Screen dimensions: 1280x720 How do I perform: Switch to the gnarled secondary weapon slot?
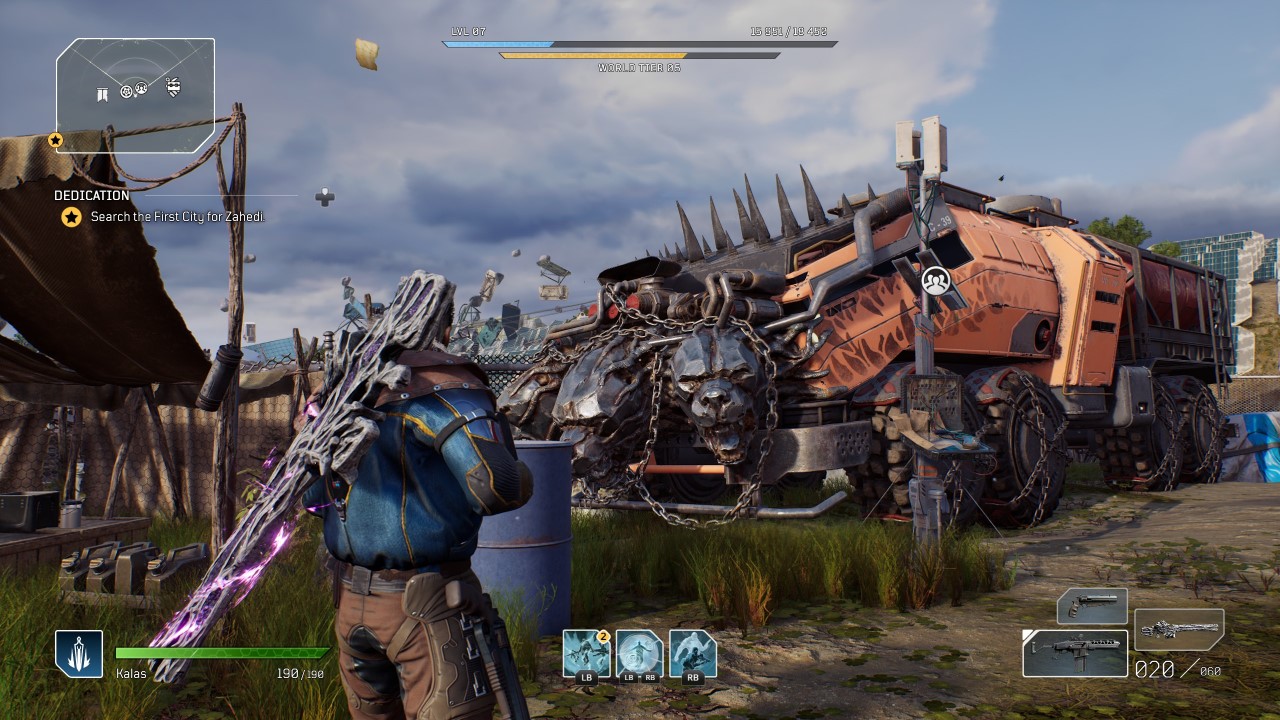point(1179,630)
